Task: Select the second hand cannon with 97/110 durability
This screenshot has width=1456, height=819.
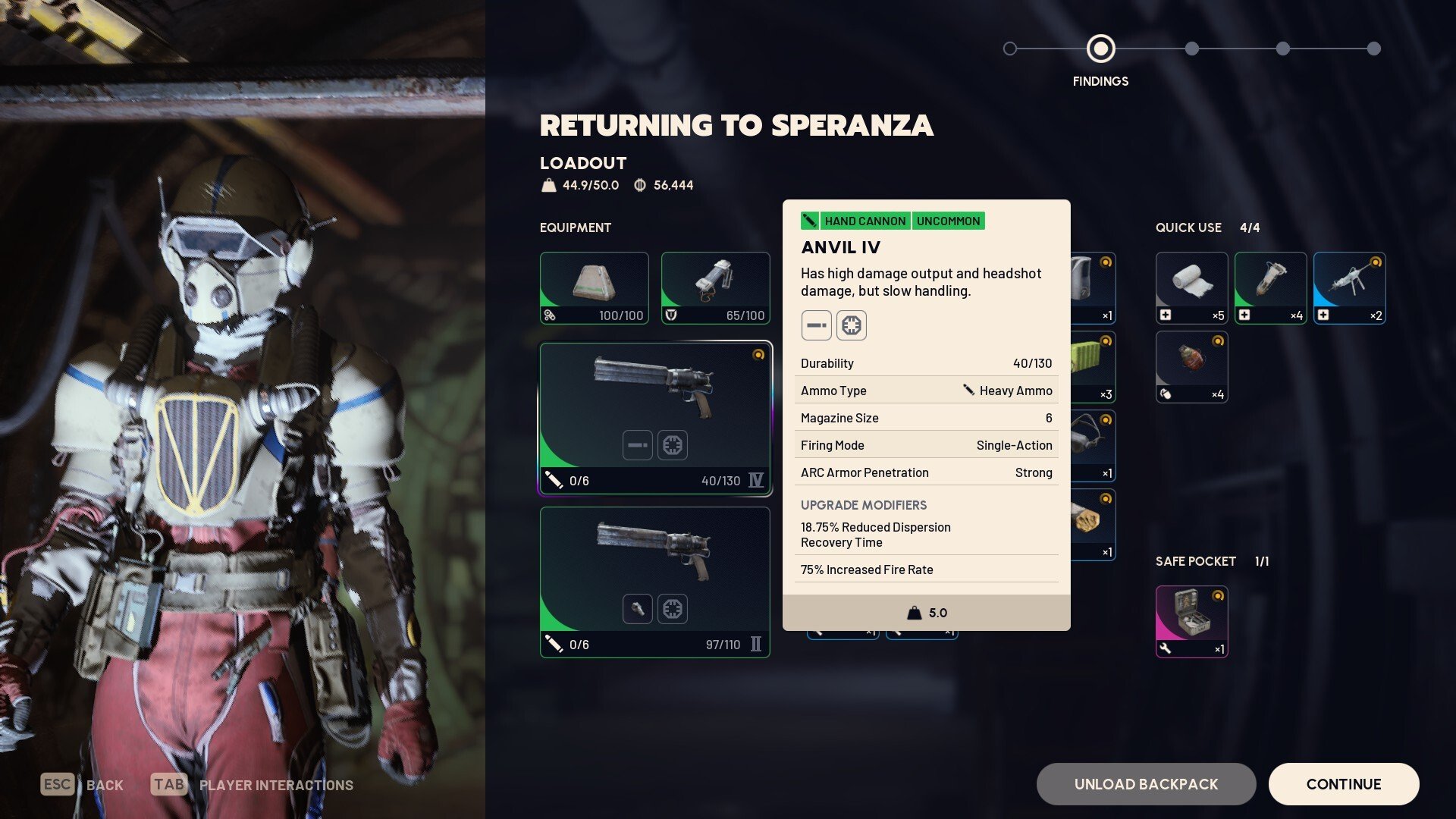Action: pos(655,582)
